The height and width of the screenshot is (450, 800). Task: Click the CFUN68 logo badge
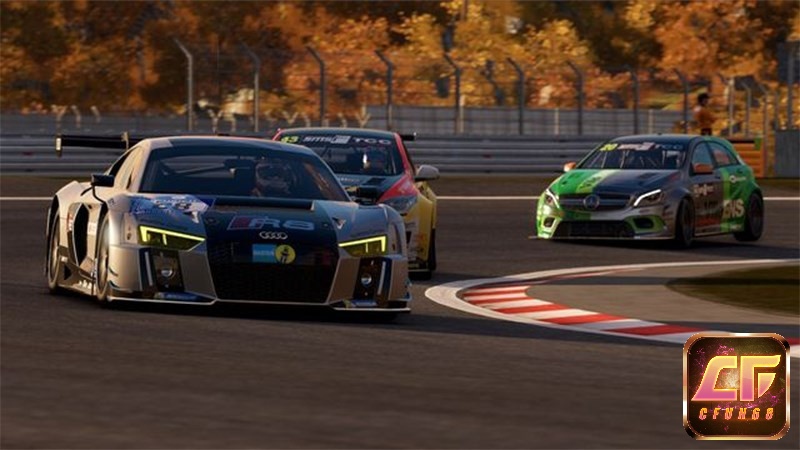[736, 386]
